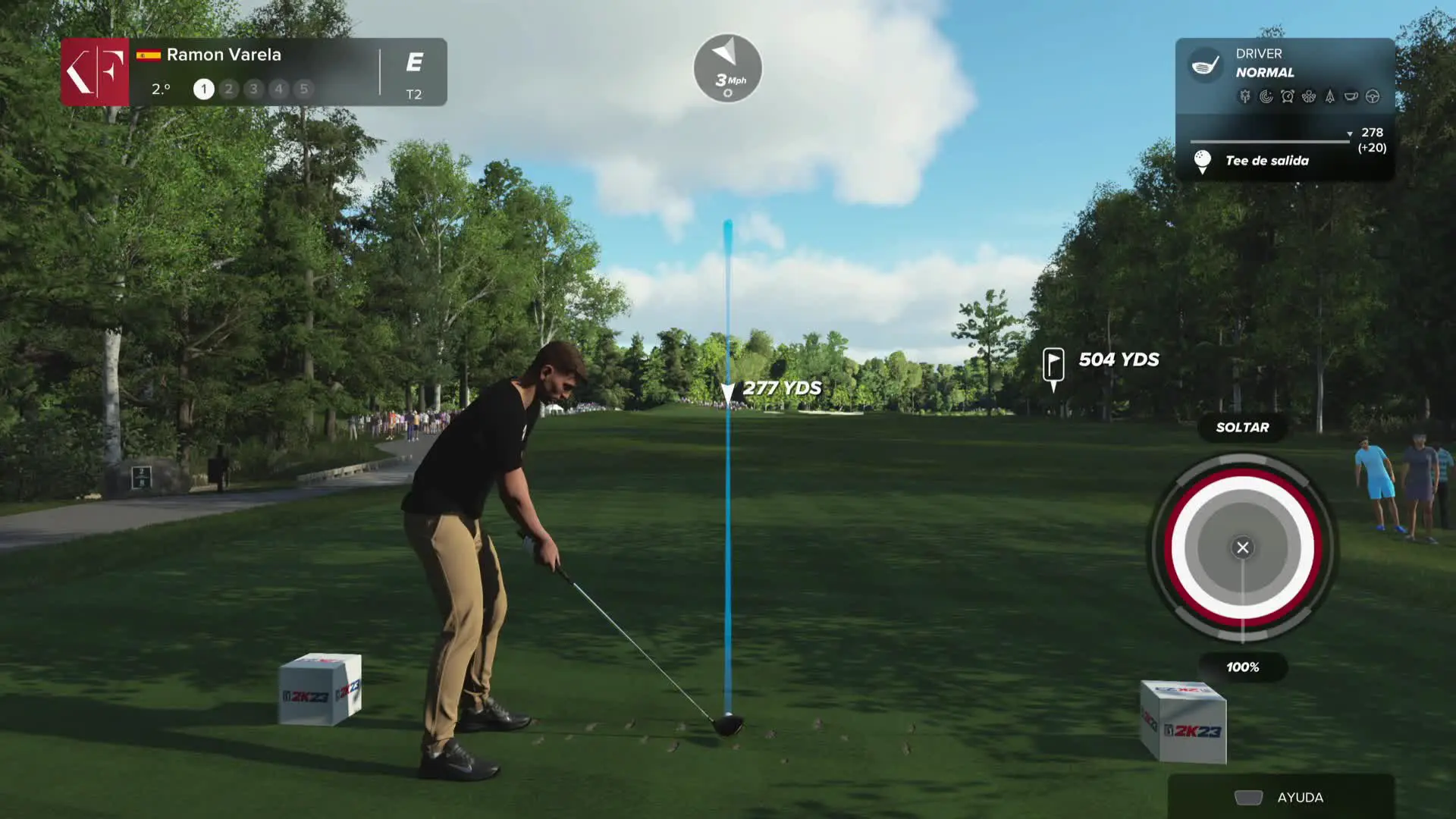Change the NORMAL shot type
The image size is (1456, 819).
(1264, 73)
